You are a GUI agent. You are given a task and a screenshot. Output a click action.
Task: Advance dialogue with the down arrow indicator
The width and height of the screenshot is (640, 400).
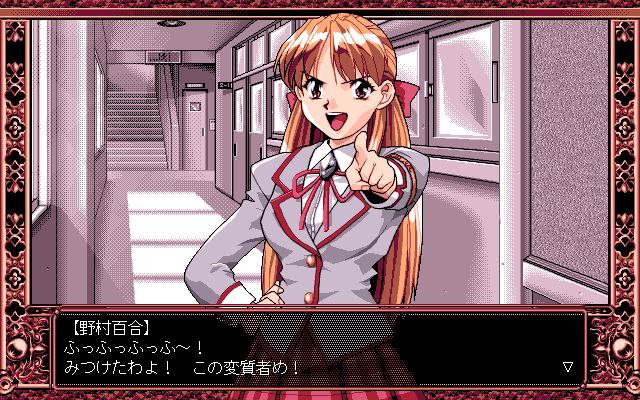(568, 367)
